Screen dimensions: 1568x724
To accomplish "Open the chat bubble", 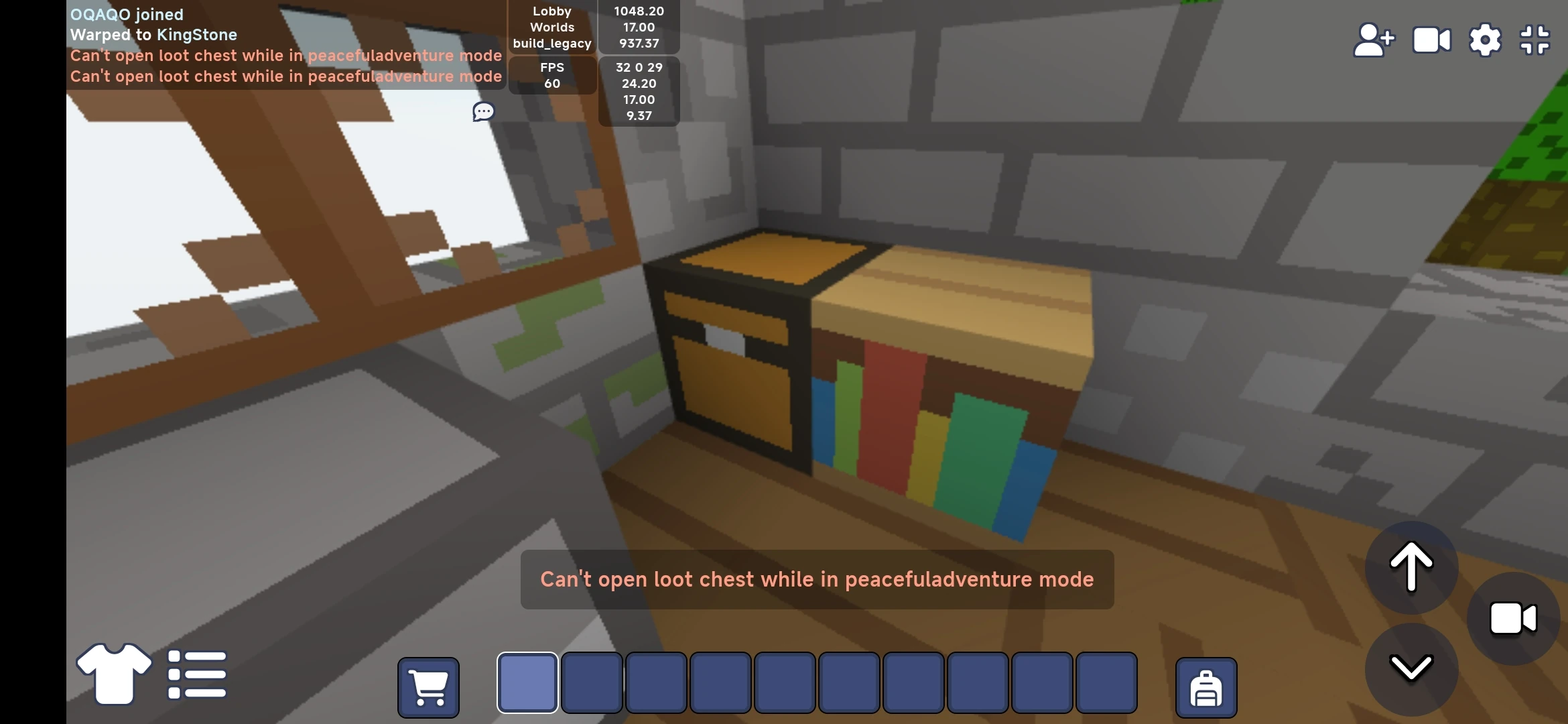I will (x=482, y=111).
